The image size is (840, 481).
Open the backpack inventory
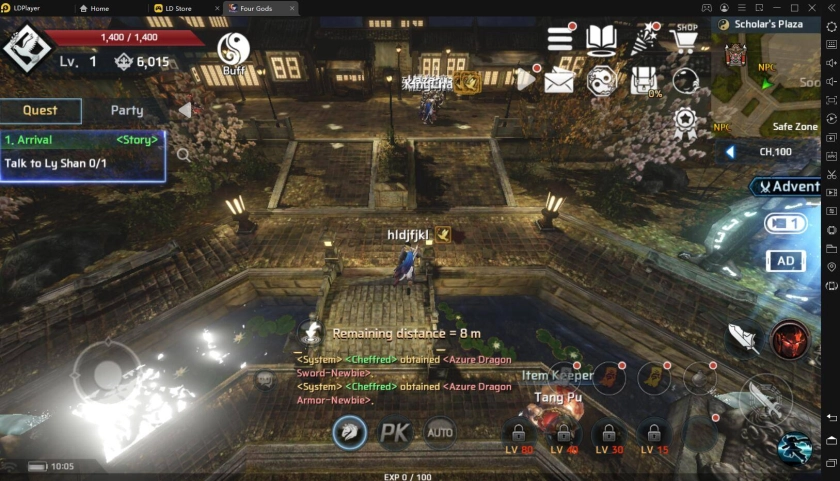643,80
